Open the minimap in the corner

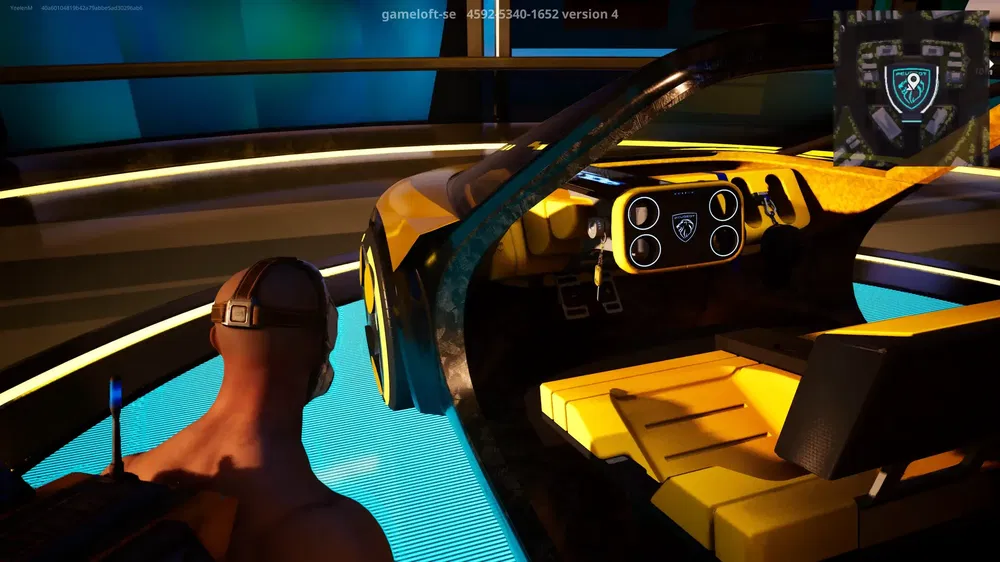click(x=910, y=88)
